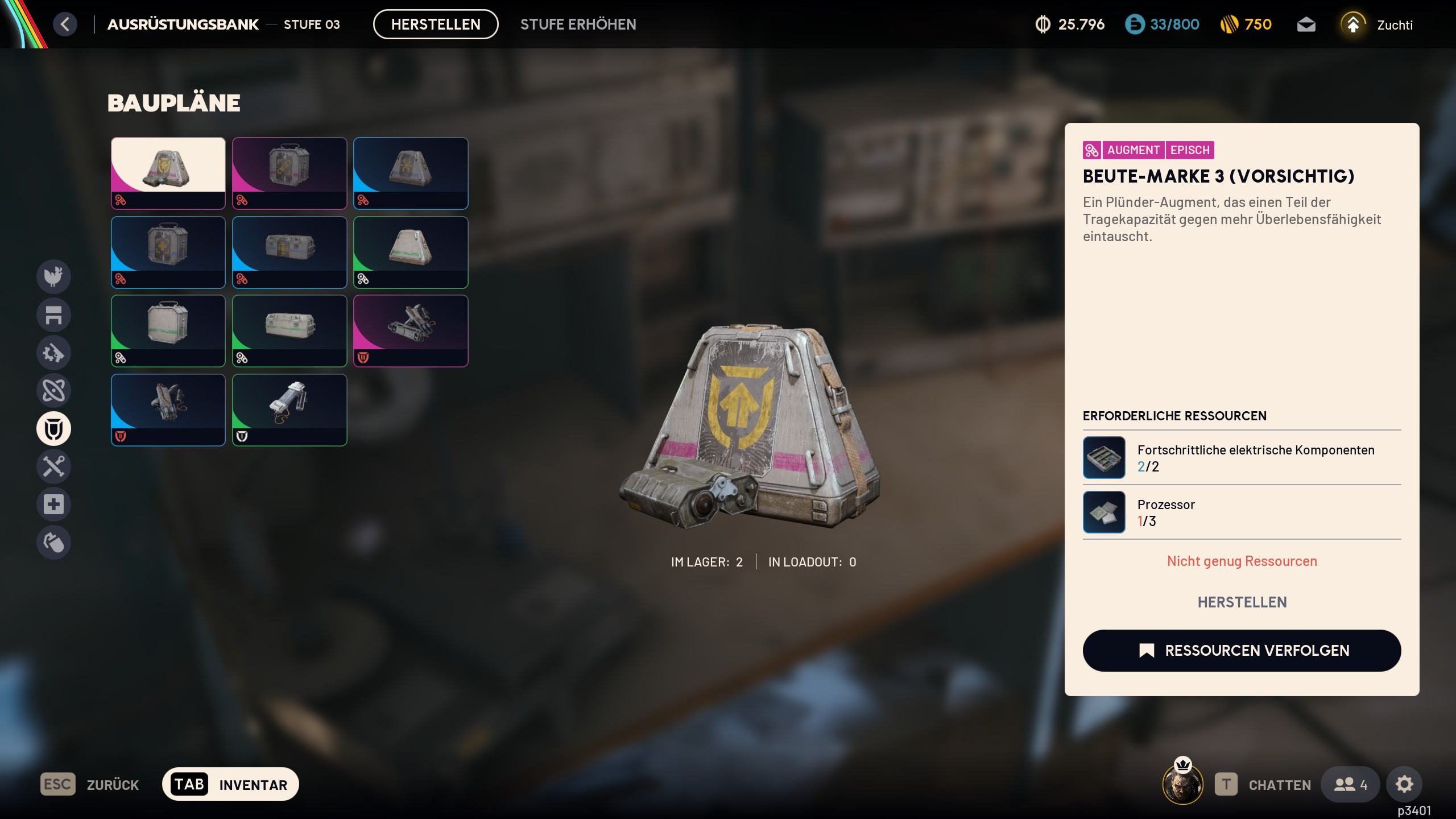Go back with the top-left arrow button
Image resolution: width=1456 pixels, height=819 pixels.
65,24
